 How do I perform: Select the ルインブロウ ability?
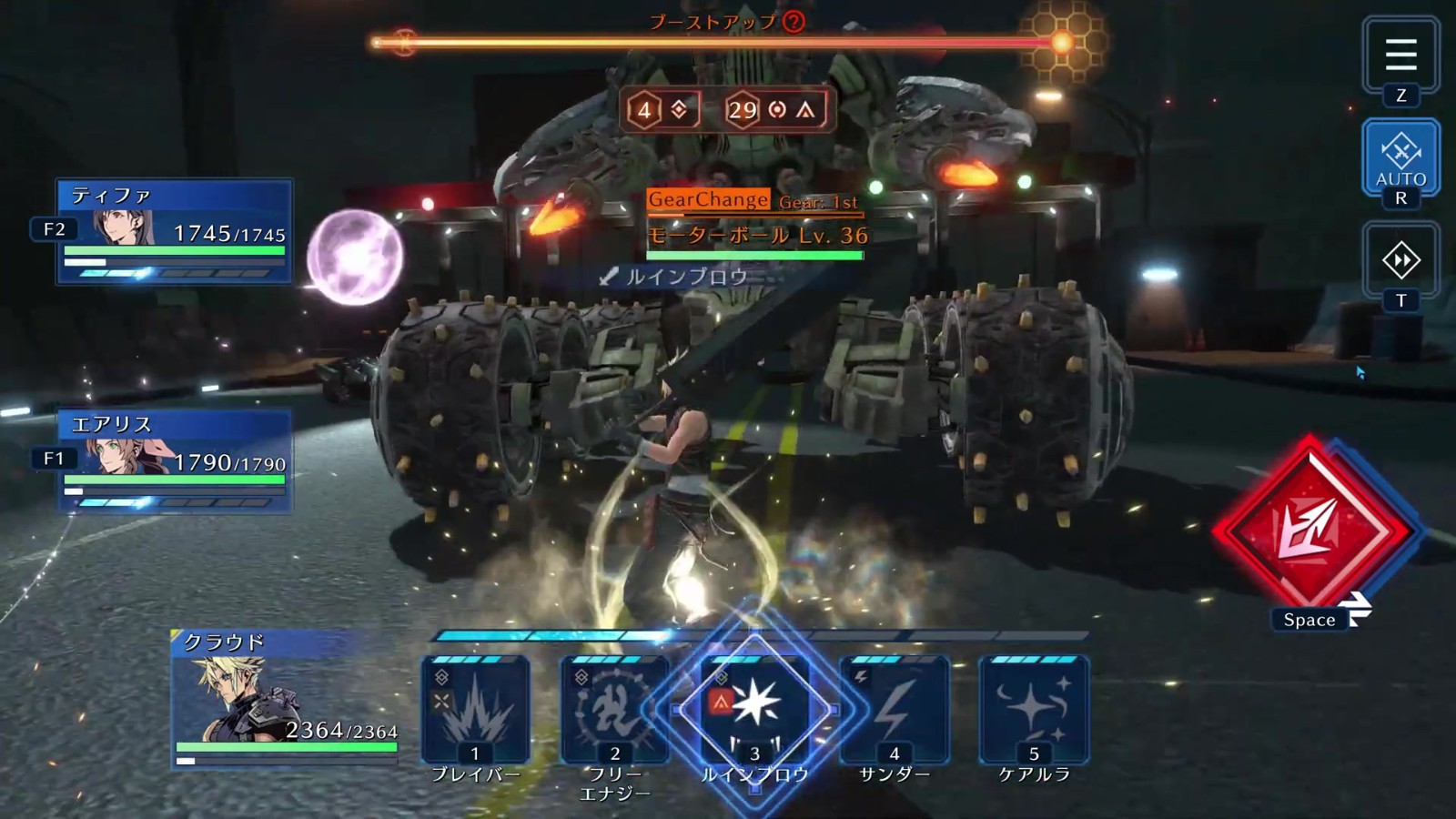[754, 710]
